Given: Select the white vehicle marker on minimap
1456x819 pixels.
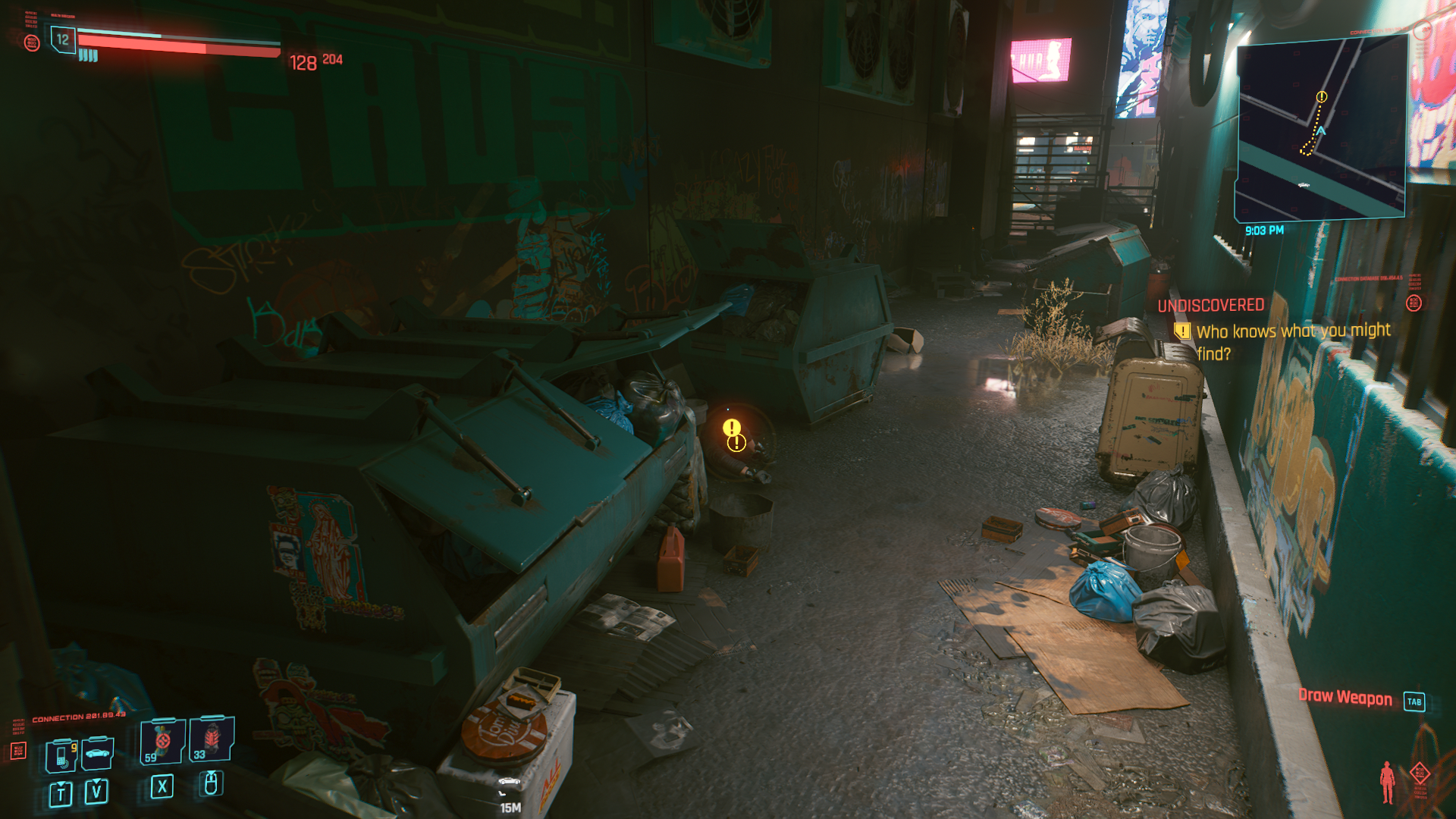Looking at the screenshot, I should 1304,185.
